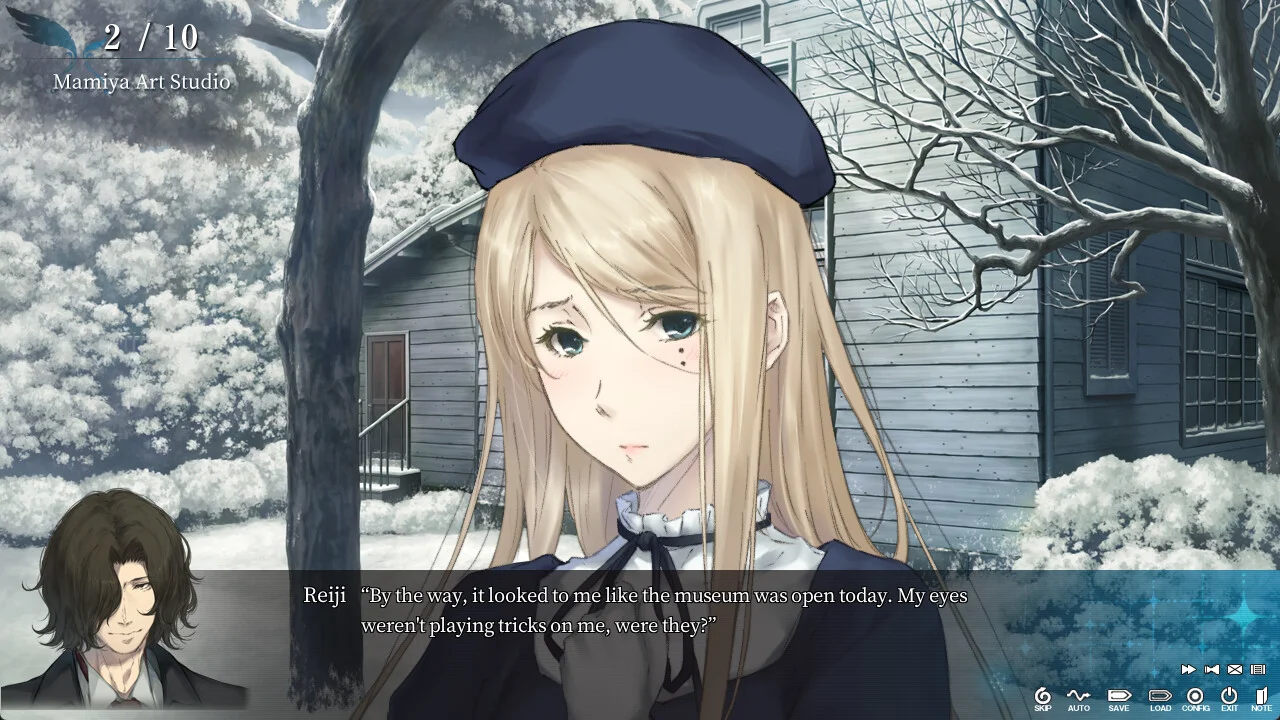Open the backlog list icon
The height and width of the screenshot is (720, 1280).
(1258, 669)
